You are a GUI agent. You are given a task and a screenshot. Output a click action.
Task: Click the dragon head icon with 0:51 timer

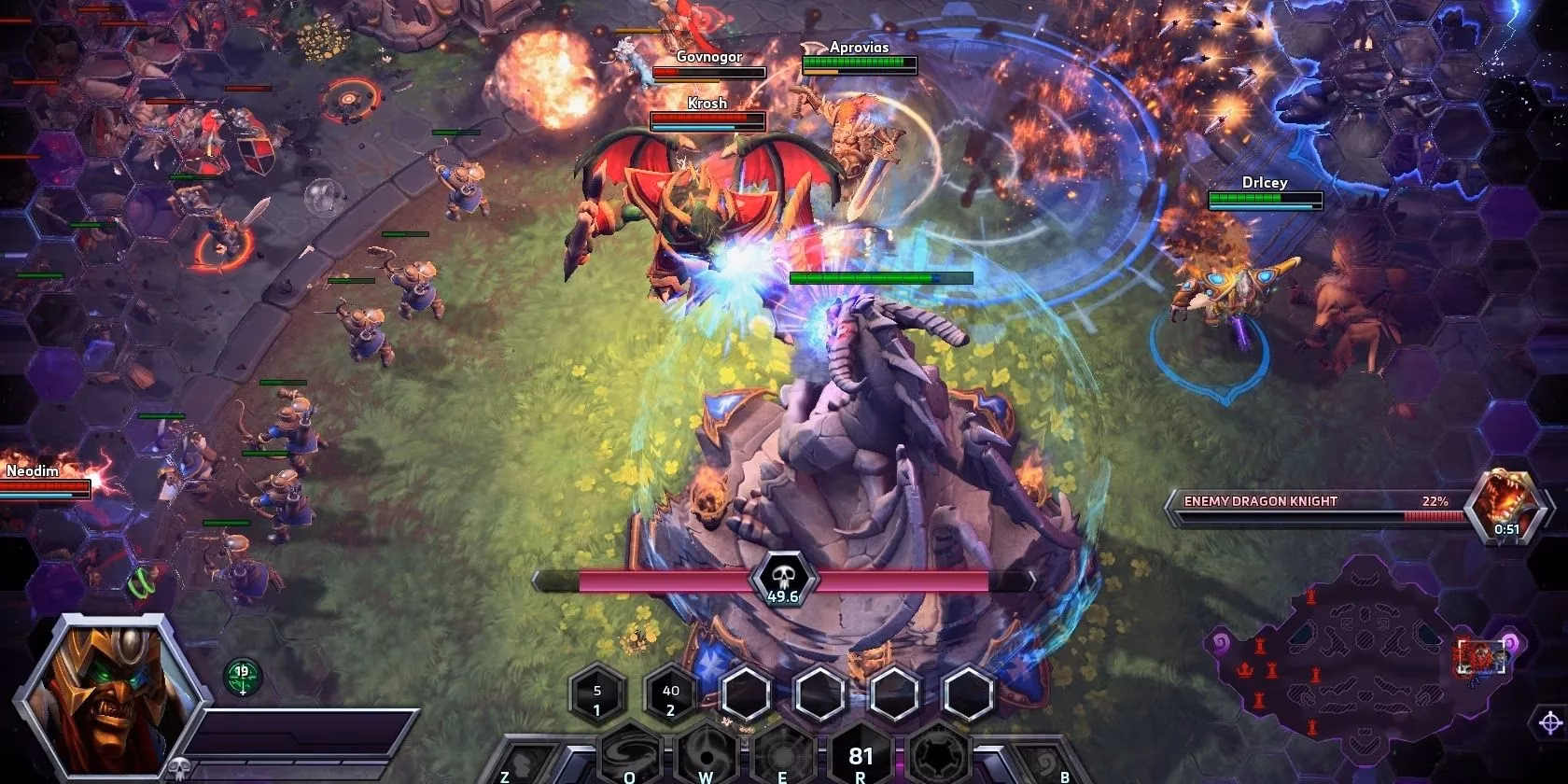click(1509, 509)
